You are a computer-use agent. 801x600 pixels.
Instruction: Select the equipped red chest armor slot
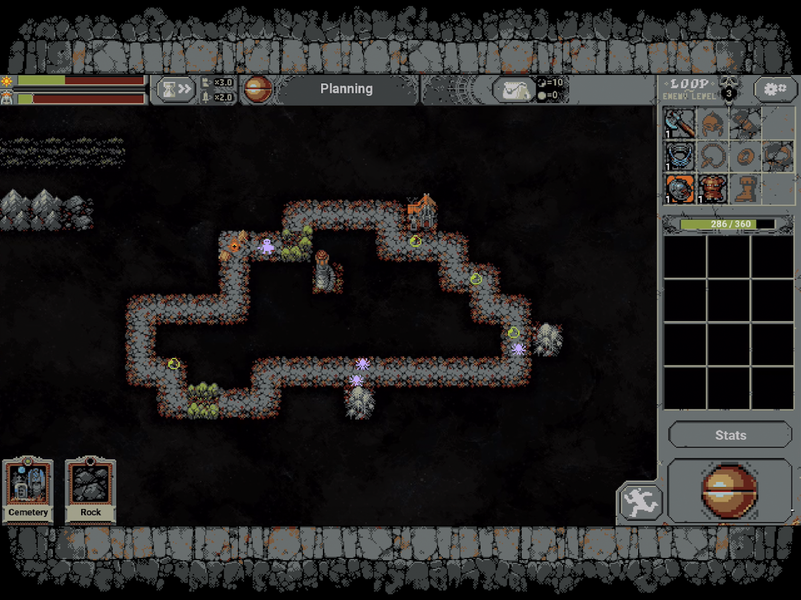click(711, 188)
